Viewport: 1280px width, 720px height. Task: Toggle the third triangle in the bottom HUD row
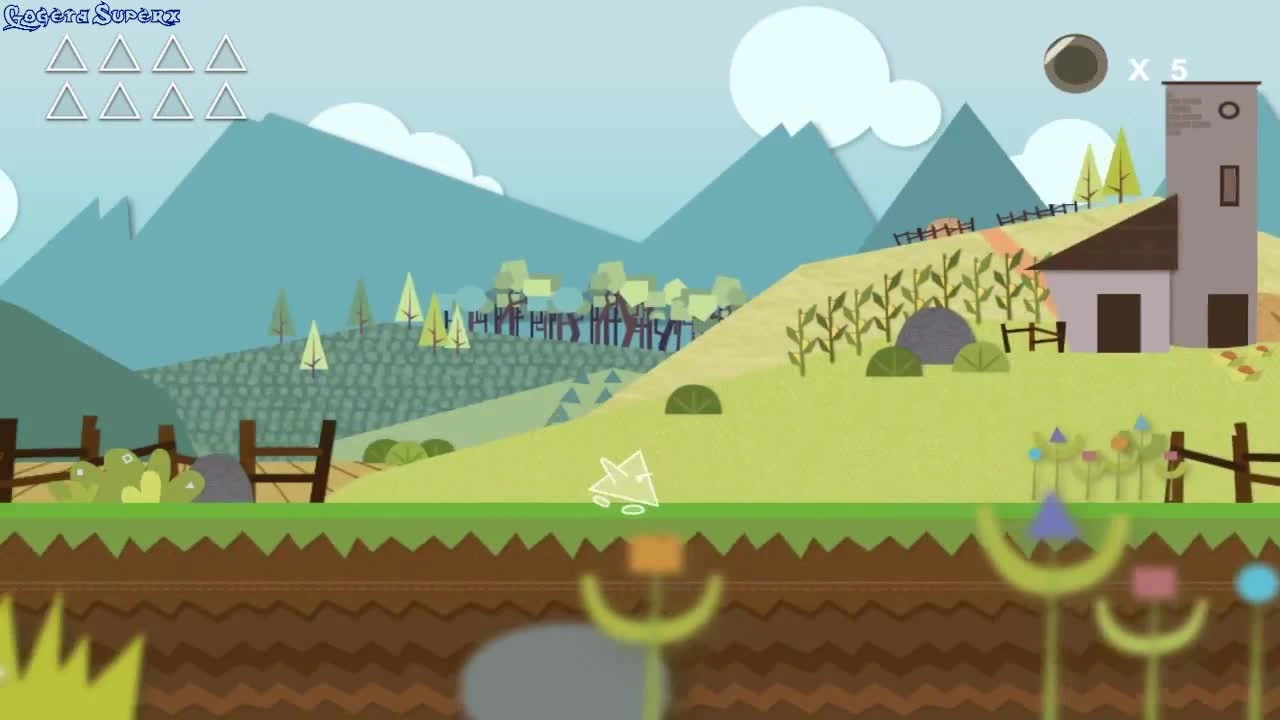click(174, 100)
